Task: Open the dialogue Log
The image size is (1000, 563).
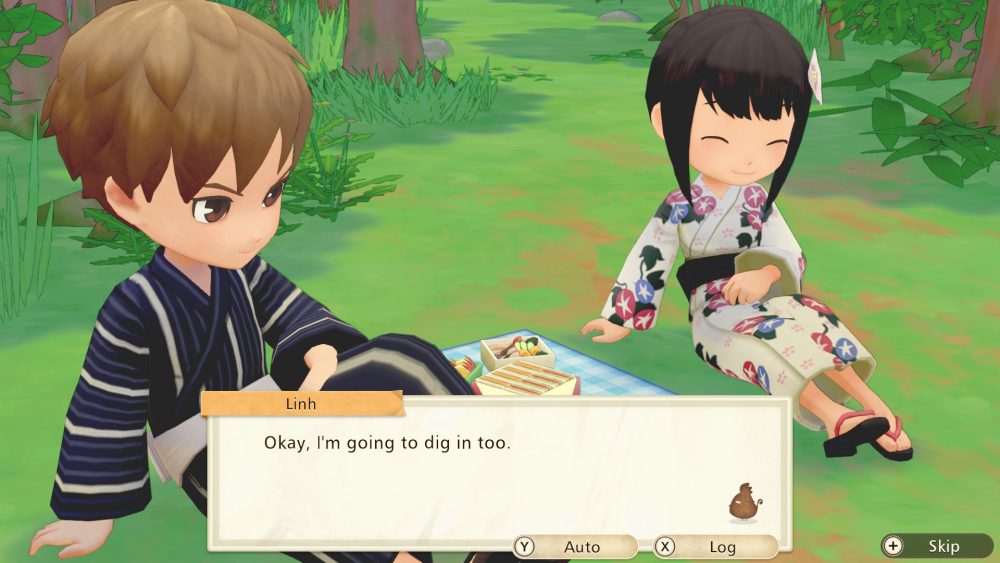Action: [714, 547]
